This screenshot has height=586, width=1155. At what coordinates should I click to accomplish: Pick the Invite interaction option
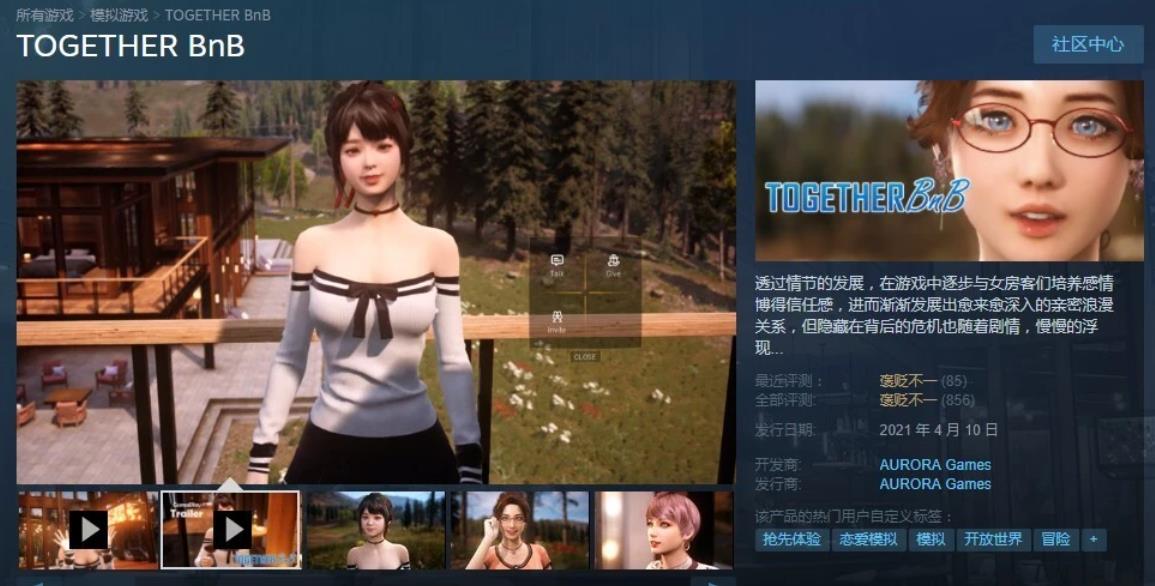click(x=557, y=321)
